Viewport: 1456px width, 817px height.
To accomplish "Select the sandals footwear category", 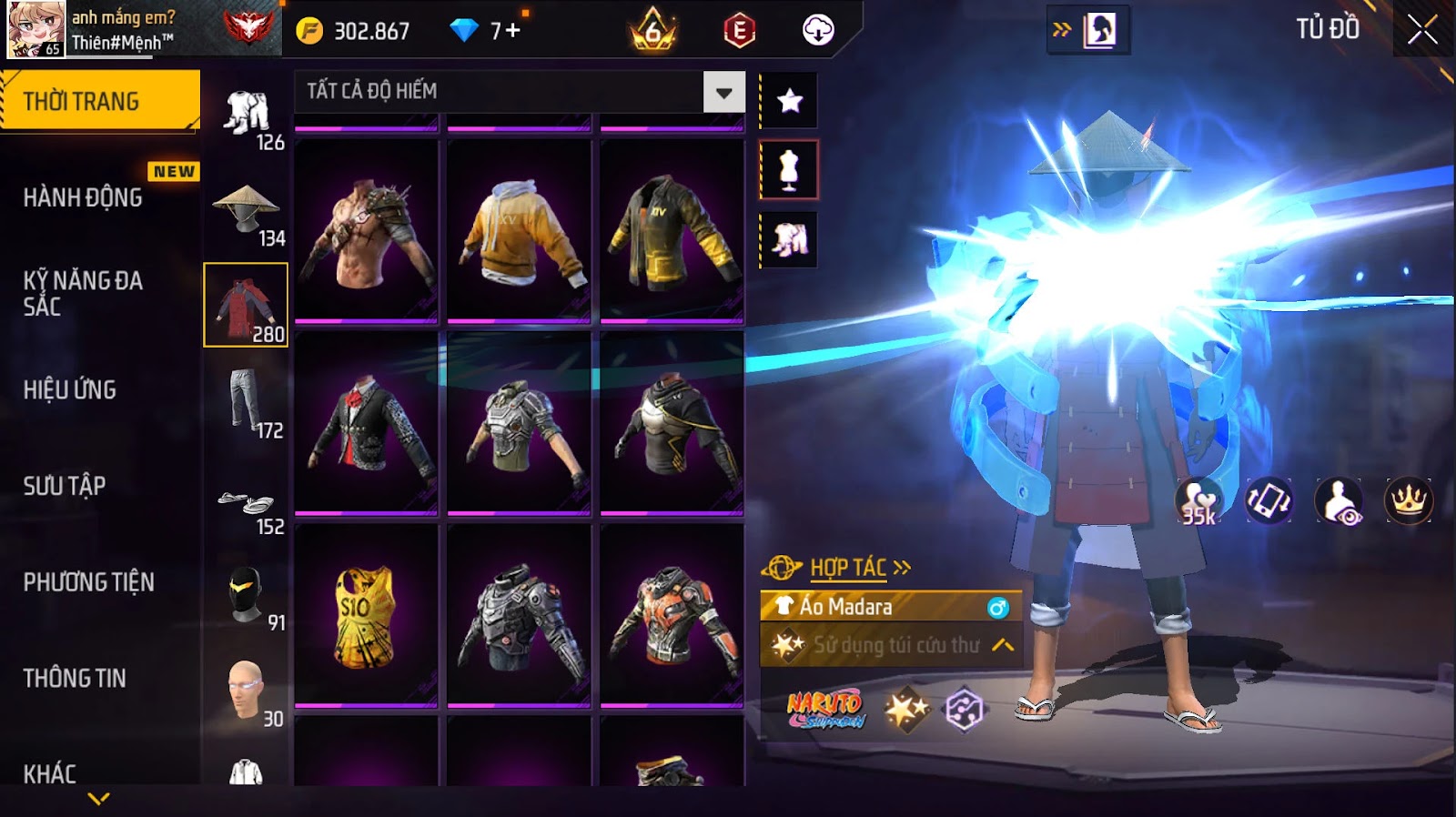I will [246, 504].
